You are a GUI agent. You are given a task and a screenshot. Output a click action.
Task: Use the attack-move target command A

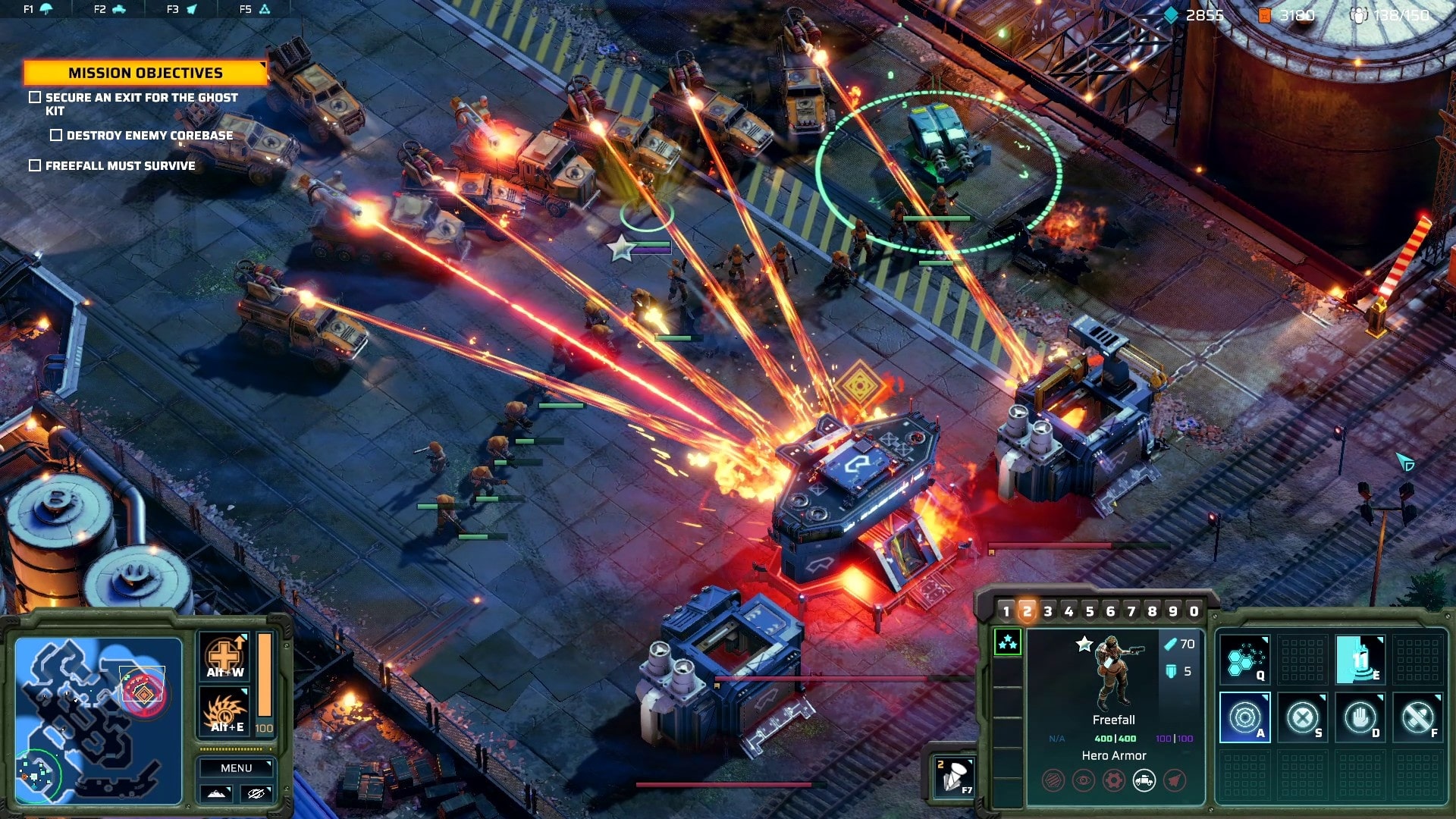click(x=1244, y=717)
